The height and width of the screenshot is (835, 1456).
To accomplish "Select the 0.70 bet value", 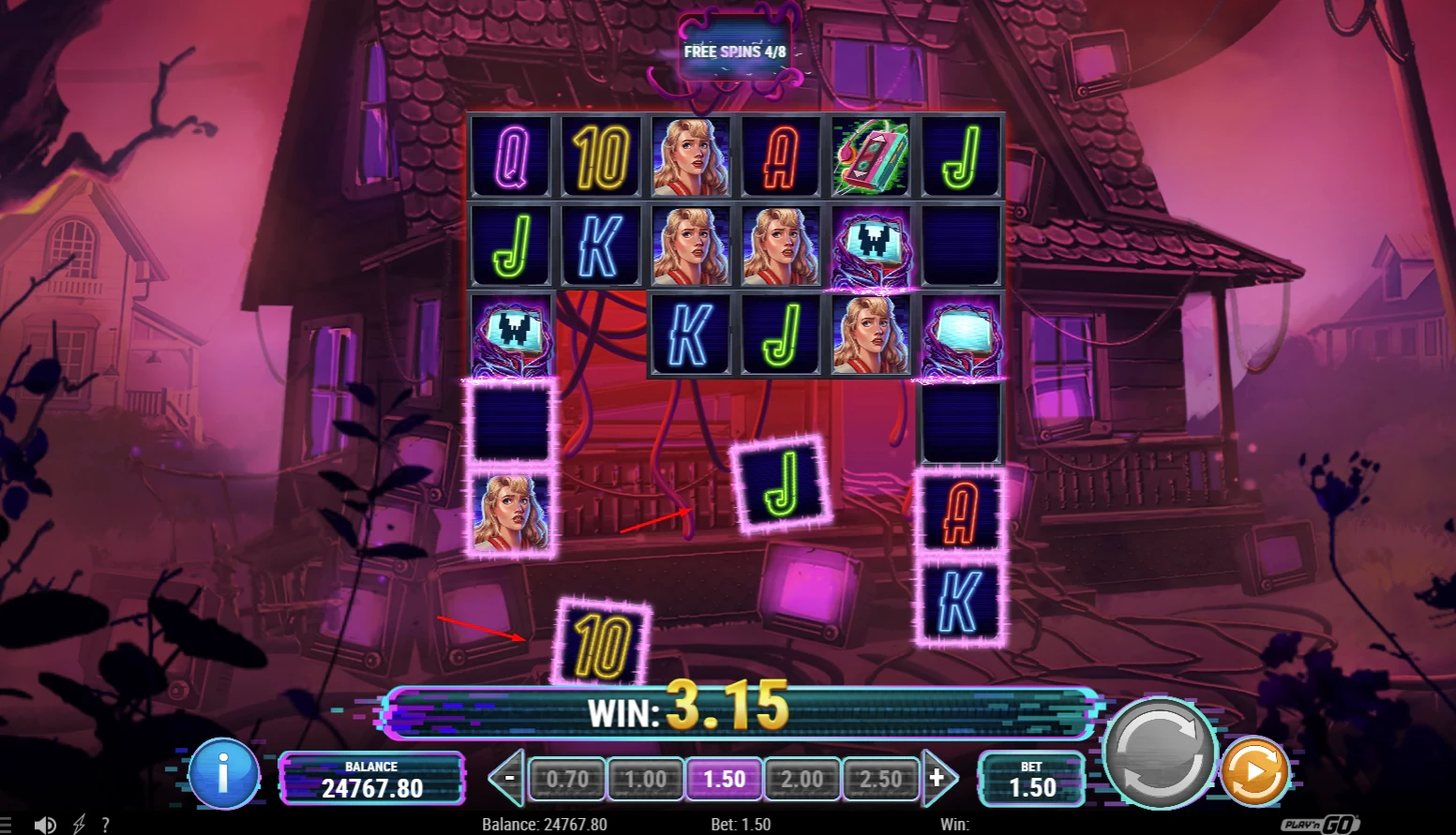I will (x=567, y=779).
